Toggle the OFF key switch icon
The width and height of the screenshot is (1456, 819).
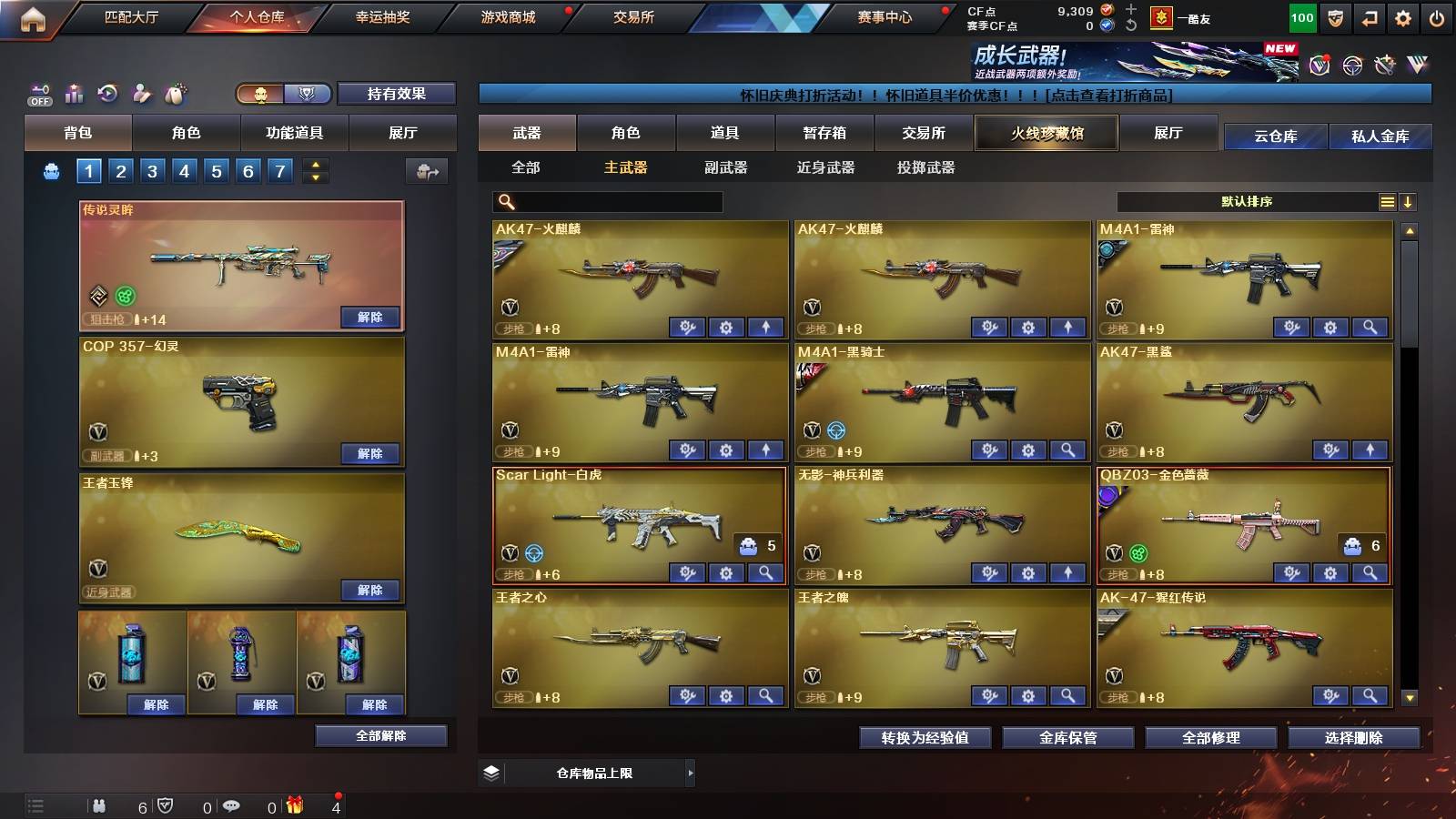(x=41, y=91)
